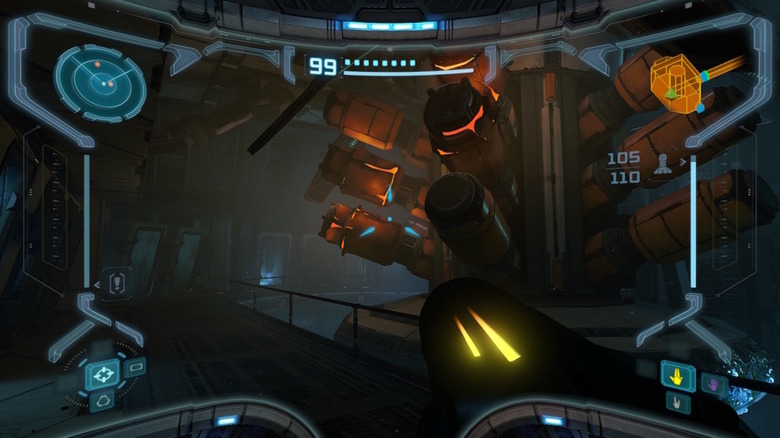Click the hazard warning indicator icon
Screen dimensions: 780x438
coord(117,284)
